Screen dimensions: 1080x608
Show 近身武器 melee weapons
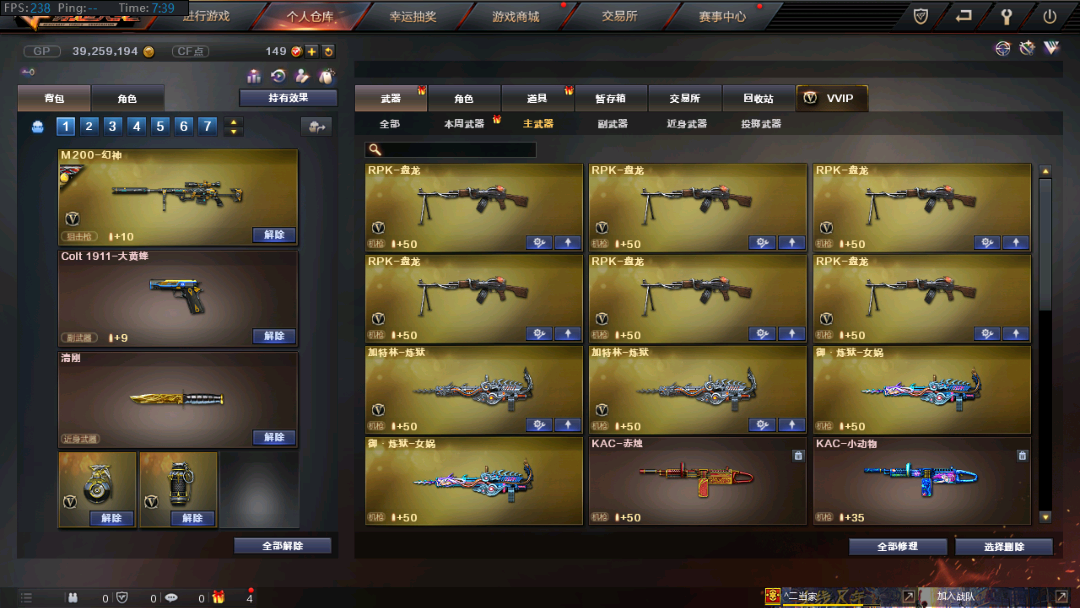coord(687,124)
